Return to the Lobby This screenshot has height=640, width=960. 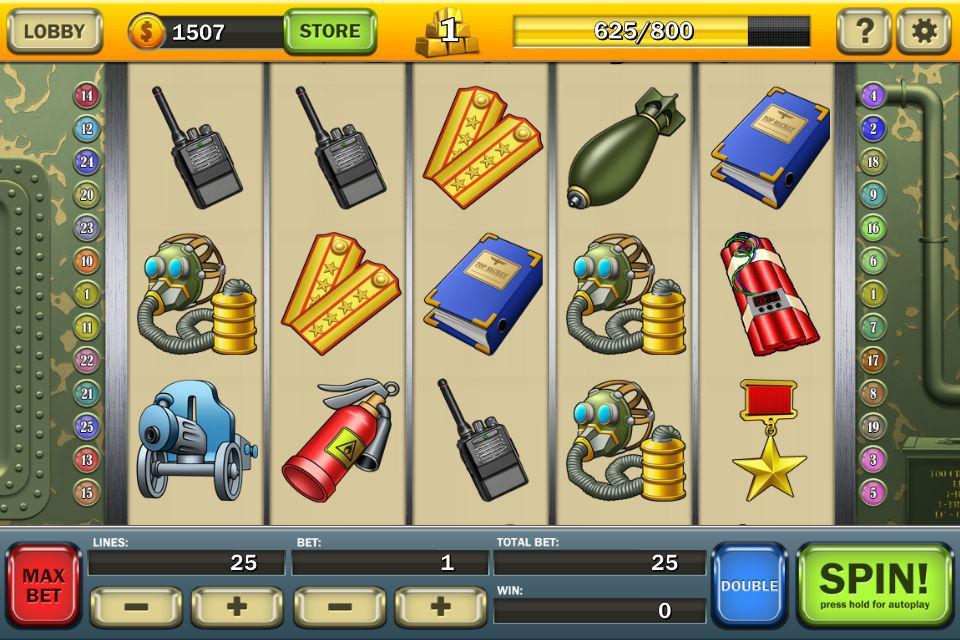point(55,31)
